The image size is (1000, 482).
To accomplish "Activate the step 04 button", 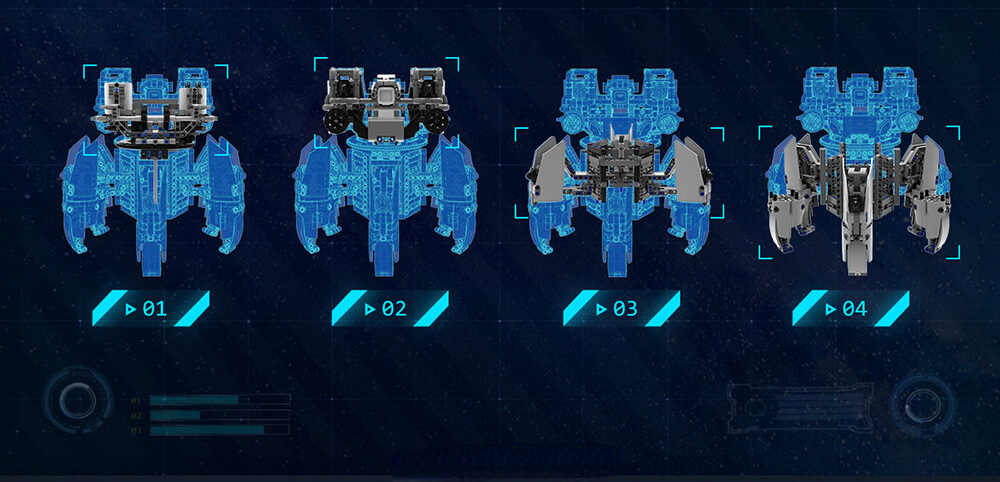I will click(850, 308).
